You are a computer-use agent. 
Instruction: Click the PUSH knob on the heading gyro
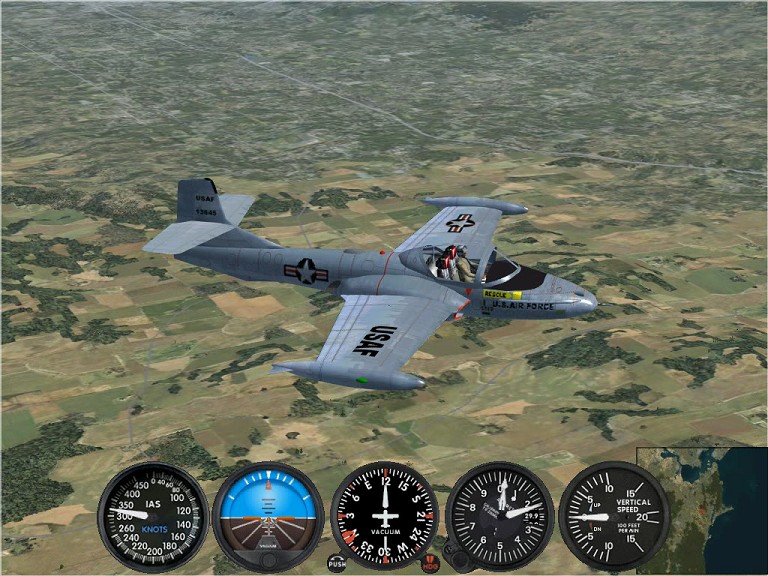point(337,563)
